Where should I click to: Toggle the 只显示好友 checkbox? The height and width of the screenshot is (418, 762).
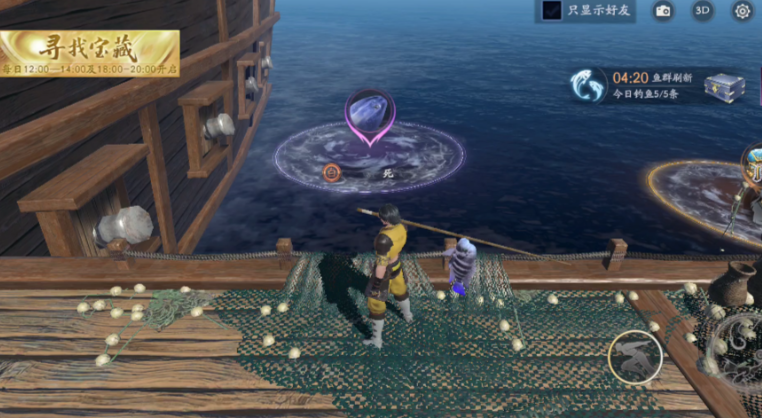(551, 11)
